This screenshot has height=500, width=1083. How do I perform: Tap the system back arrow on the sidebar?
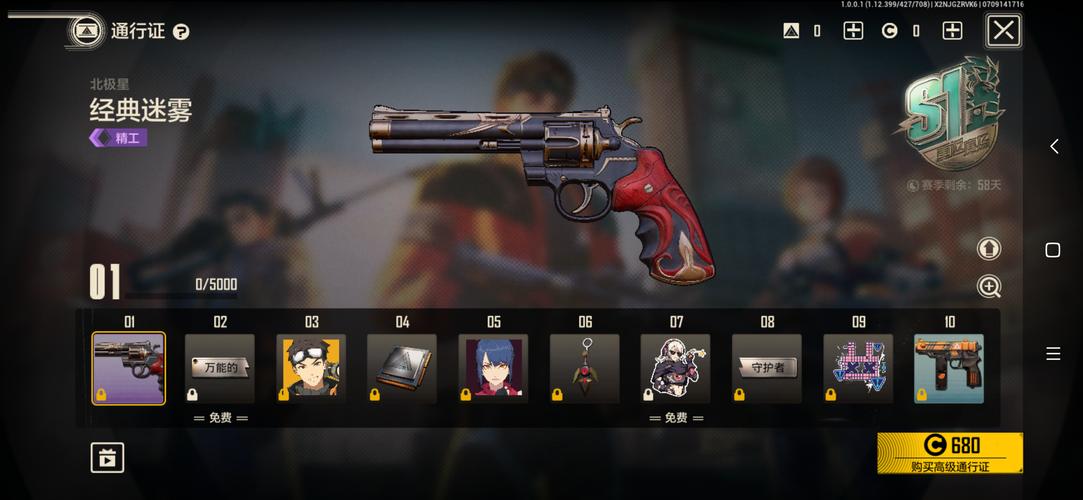click(1053, 147)
